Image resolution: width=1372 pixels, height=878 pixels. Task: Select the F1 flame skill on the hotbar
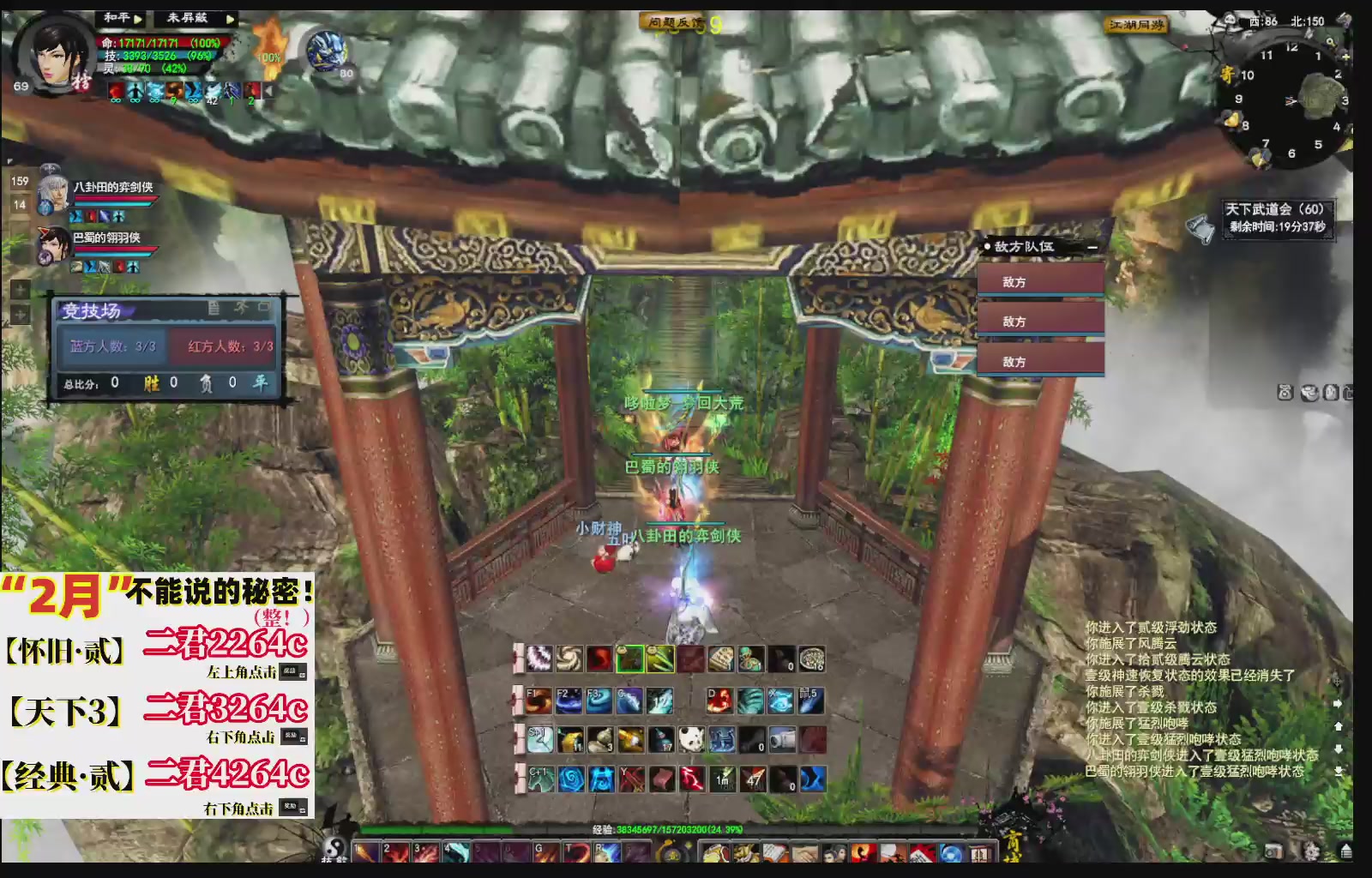539,701
